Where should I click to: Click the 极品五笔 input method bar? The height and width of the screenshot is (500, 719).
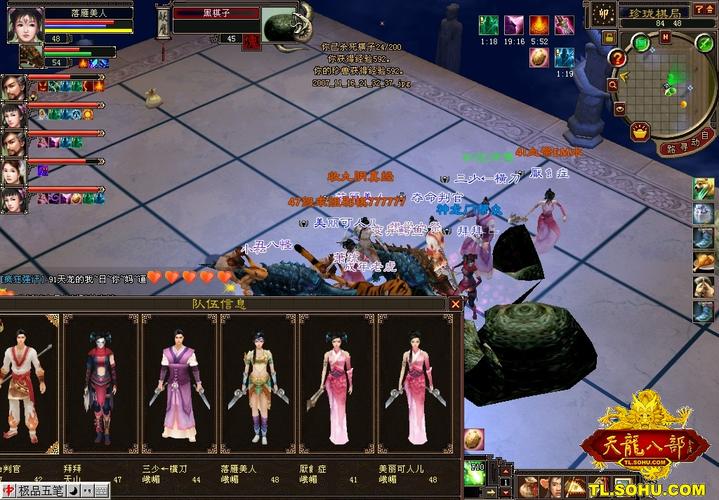[x=39, y=492]
